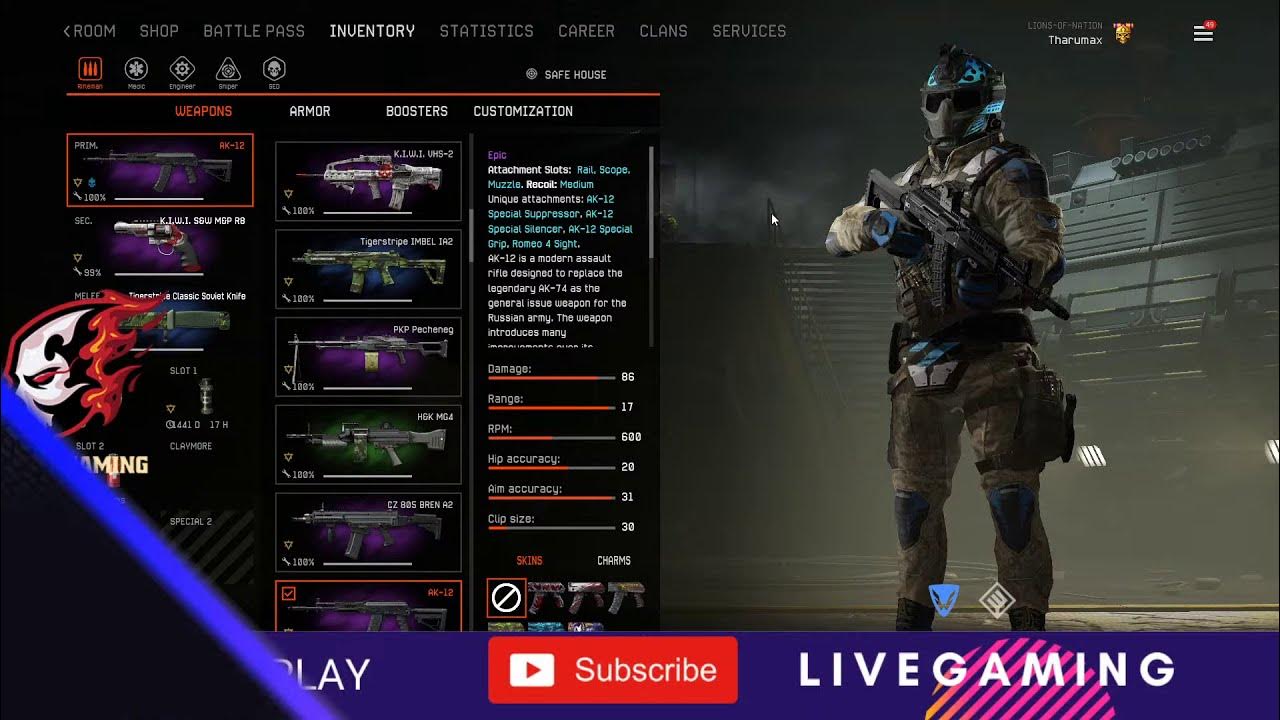This screenshot has width=1280, height=720.
Task: Select the SED class icon
Action: (273, 70)
